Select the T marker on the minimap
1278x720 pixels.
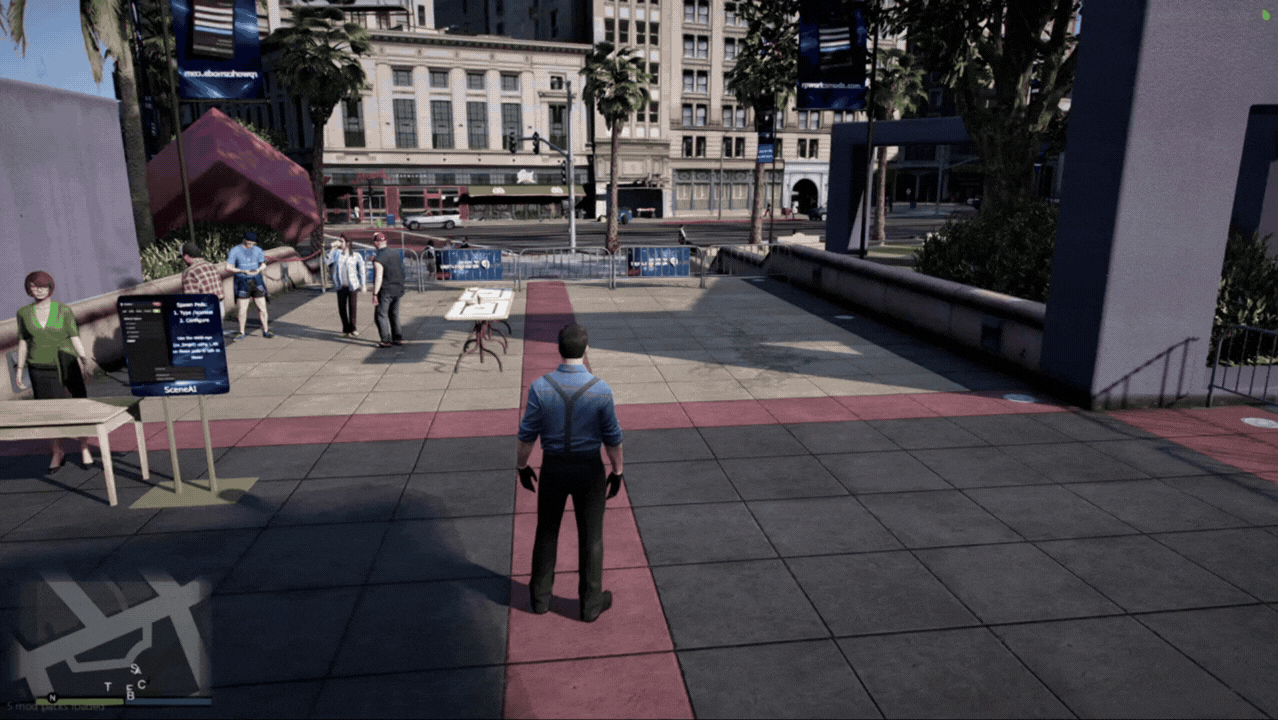coord(108,686)
